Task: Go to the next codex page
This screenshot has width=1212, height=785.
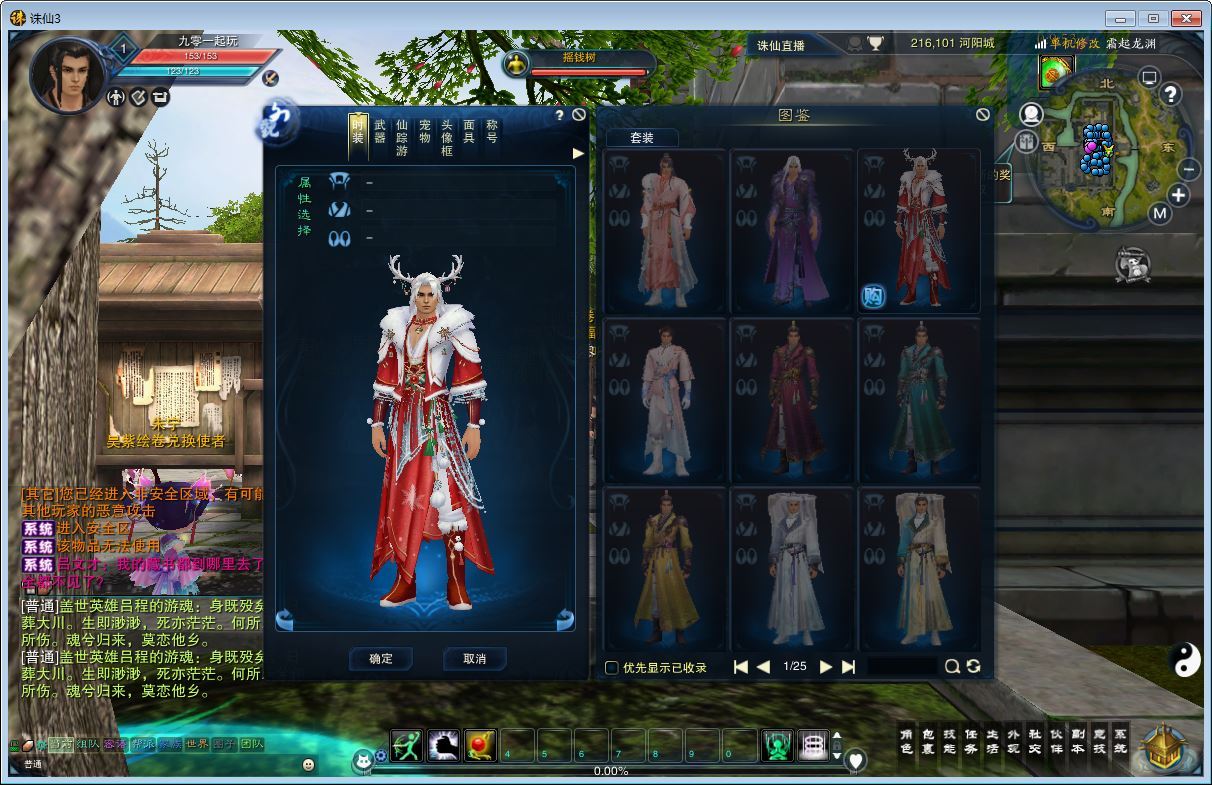Action: coord(826,667)
